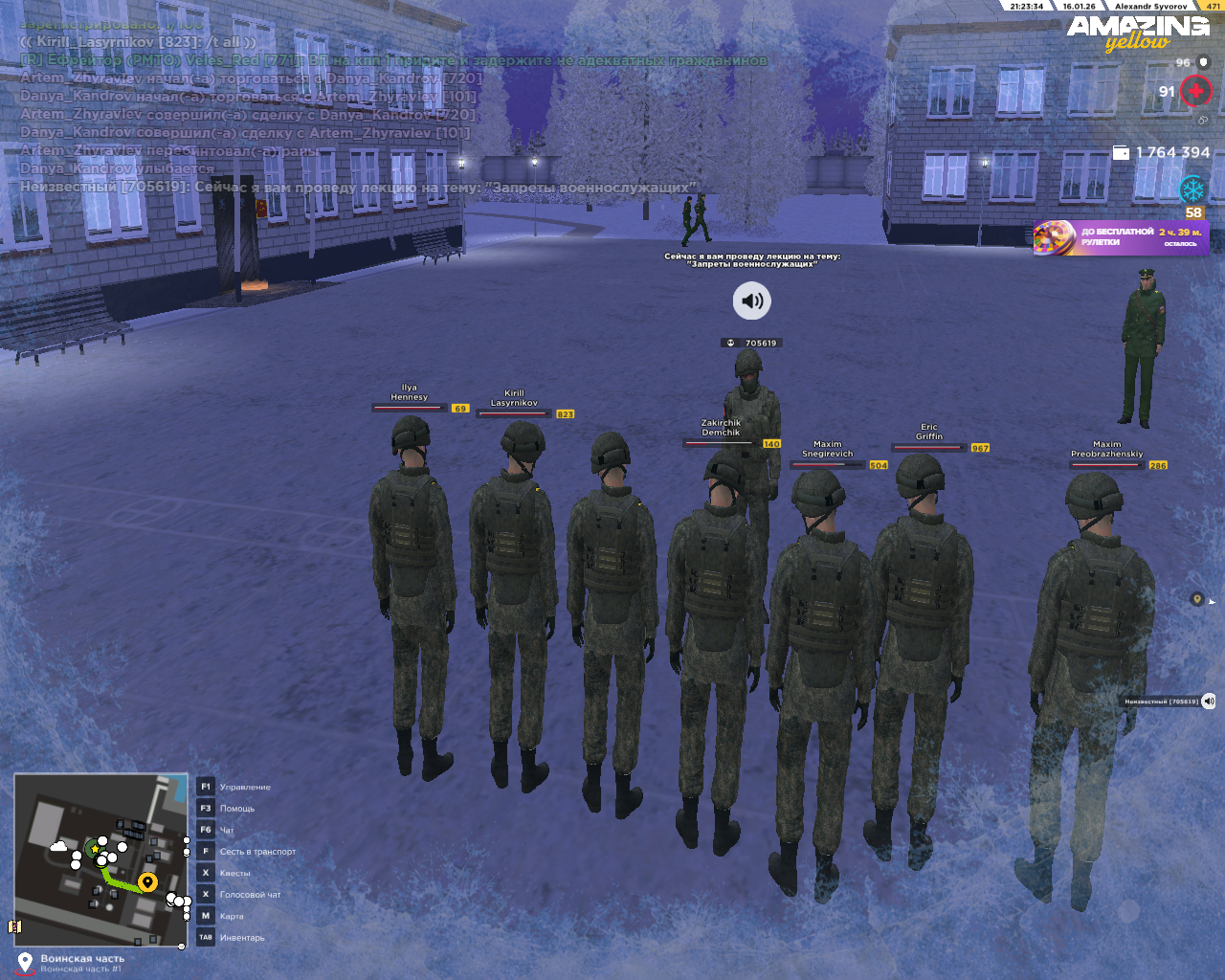Click the cloud marker on the minimap
The height and width of the screenshot is (980, 1225).
point(58,847)
